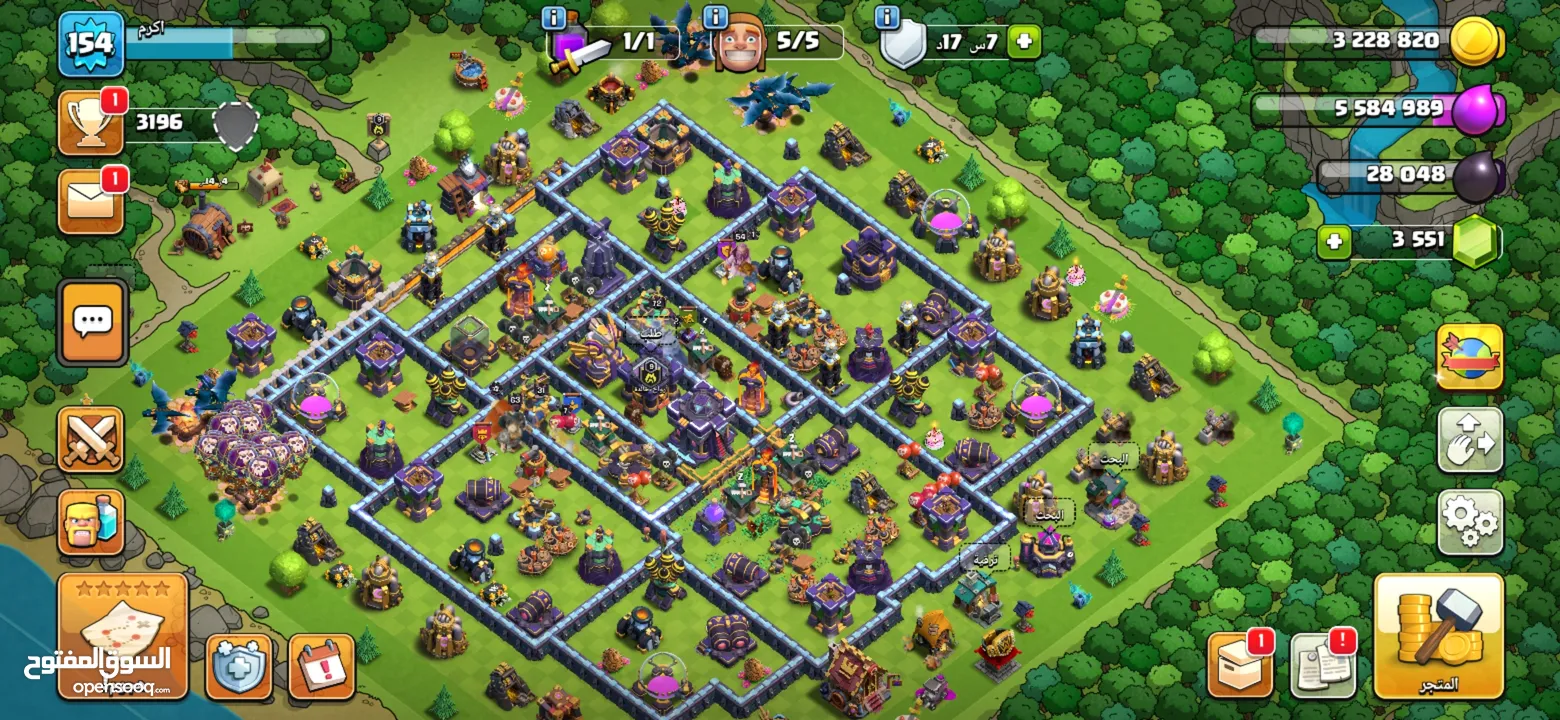Open the Shop with the hammer icon
Viewport: 1560px width, 720px height.
[1438, 635]
